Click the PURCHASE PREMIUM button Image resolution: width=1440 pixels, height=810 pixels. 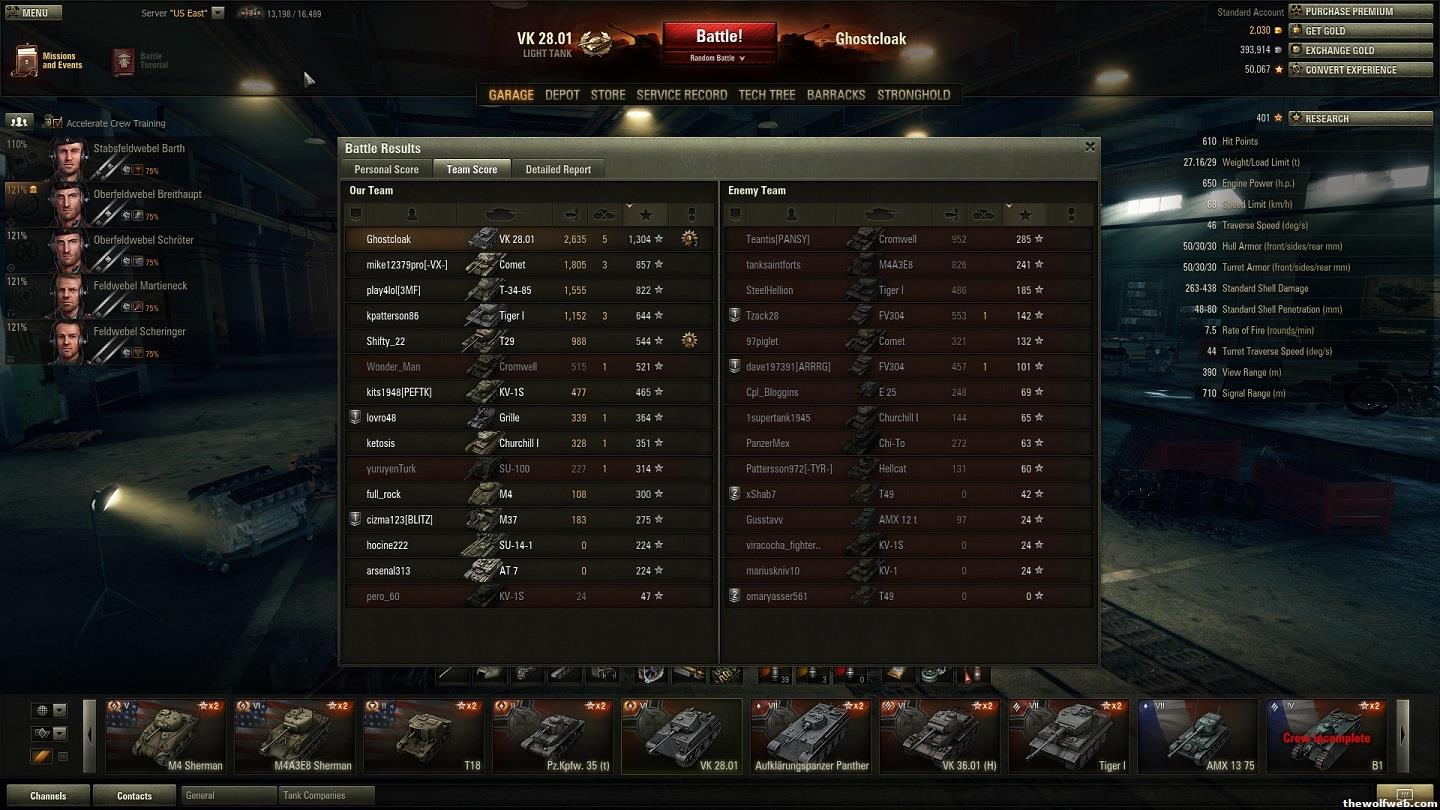pyautogui.click(x=1360, y=11)
